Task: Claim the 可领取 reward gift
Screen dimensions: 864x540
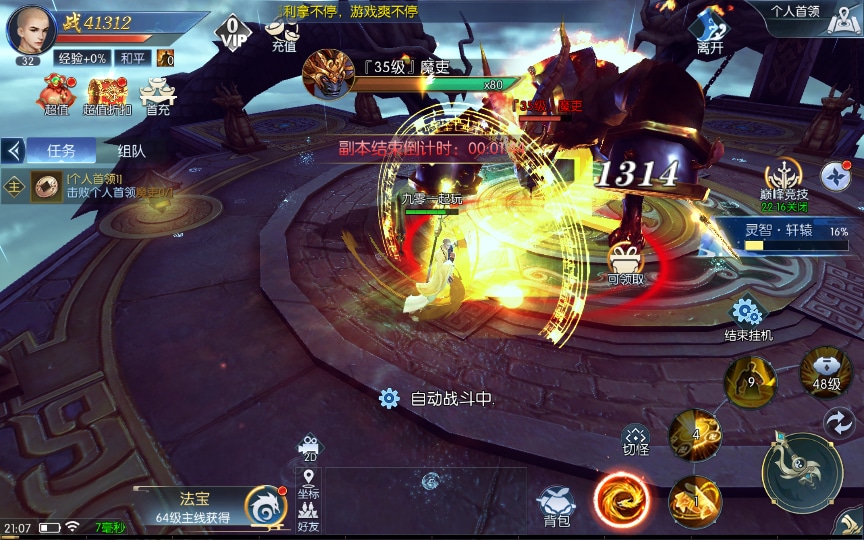Action: pyautogui.click(x=626, y=264)
